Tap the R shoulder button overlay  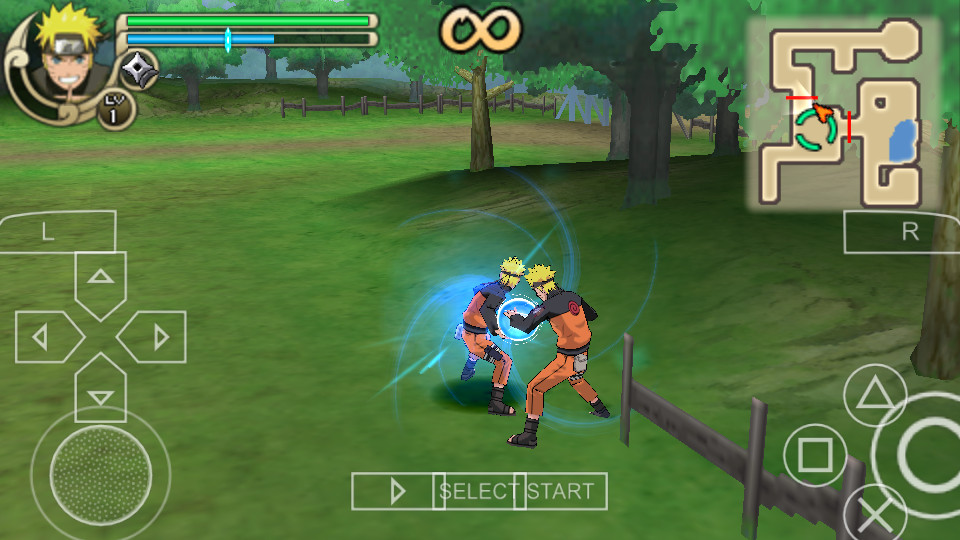[903, 232]
